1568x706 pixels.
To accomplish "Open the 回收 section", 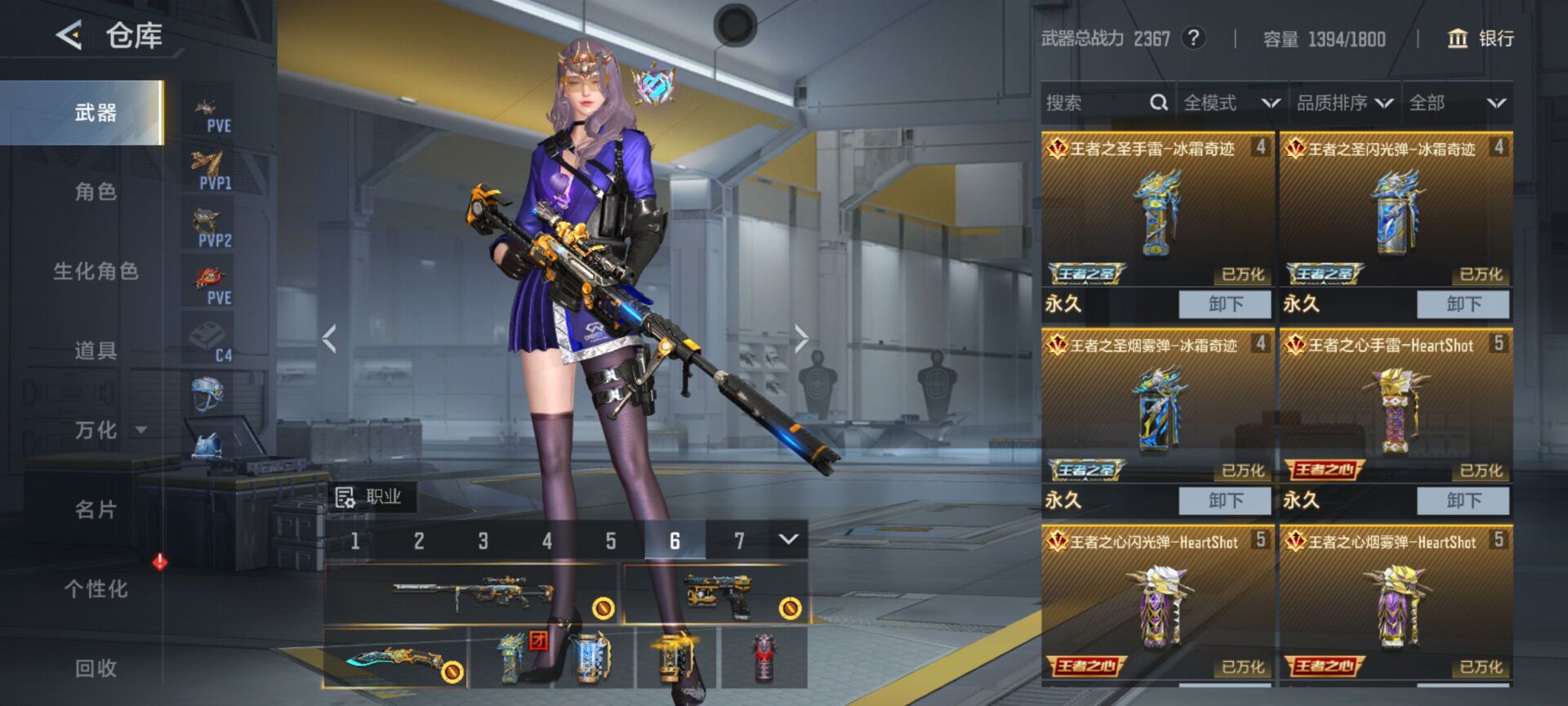I will pyautogui.click(x=96, y=668).
